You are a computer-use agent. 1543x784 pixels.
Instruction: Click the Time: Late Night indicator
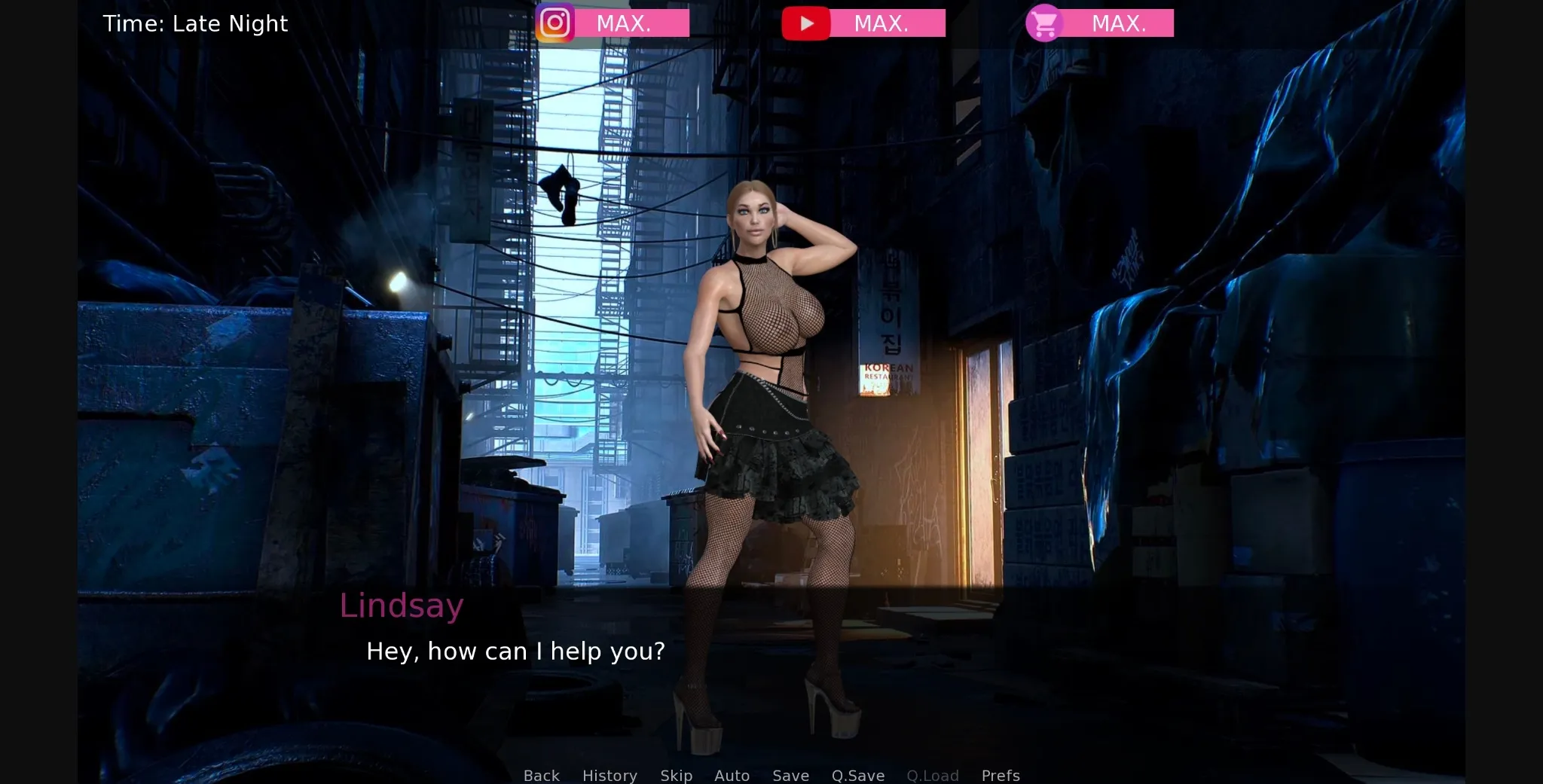tap(196, 23)
